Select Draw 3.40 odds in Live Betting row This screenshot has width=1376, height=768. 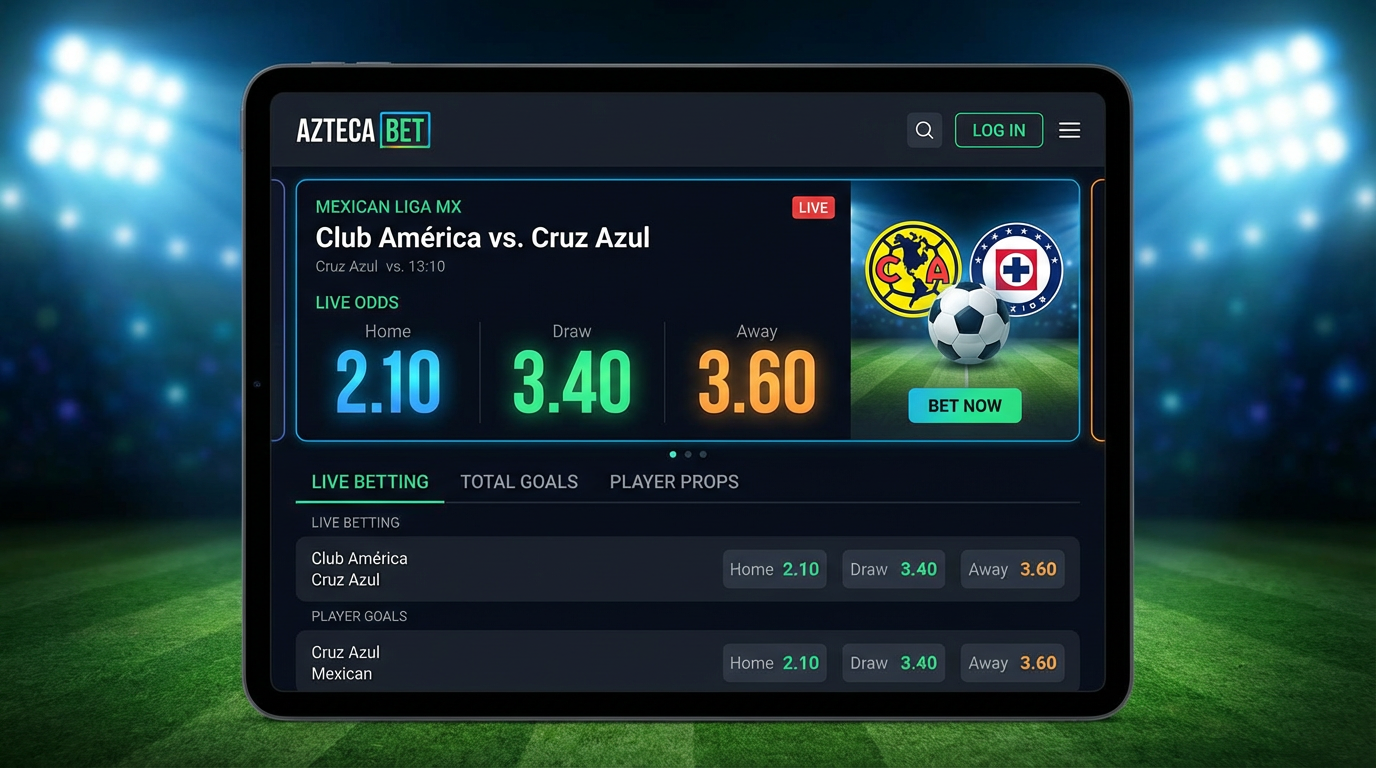(893, 569)
